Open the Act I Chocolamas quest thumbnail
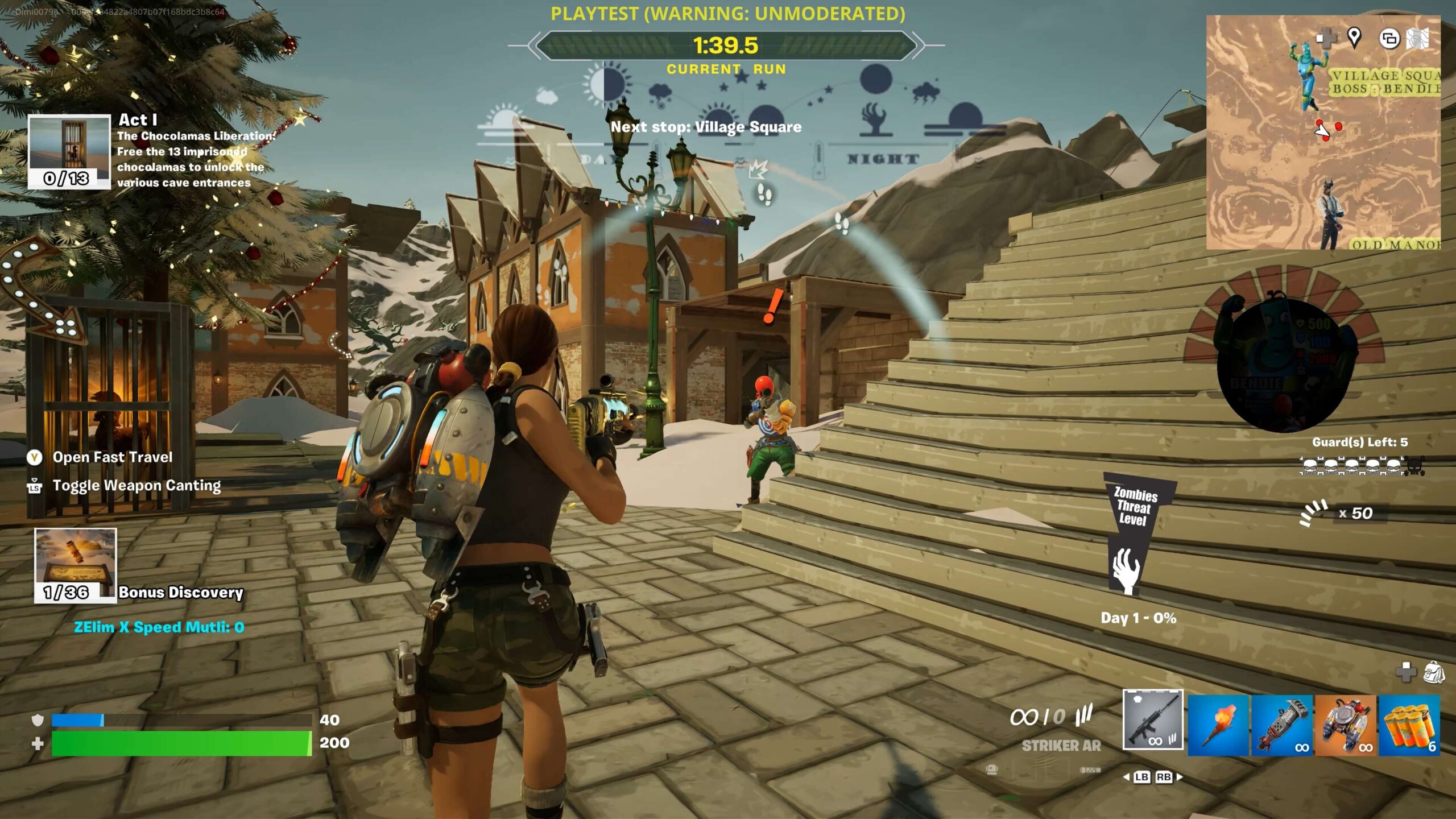 [x=69, y=151]
